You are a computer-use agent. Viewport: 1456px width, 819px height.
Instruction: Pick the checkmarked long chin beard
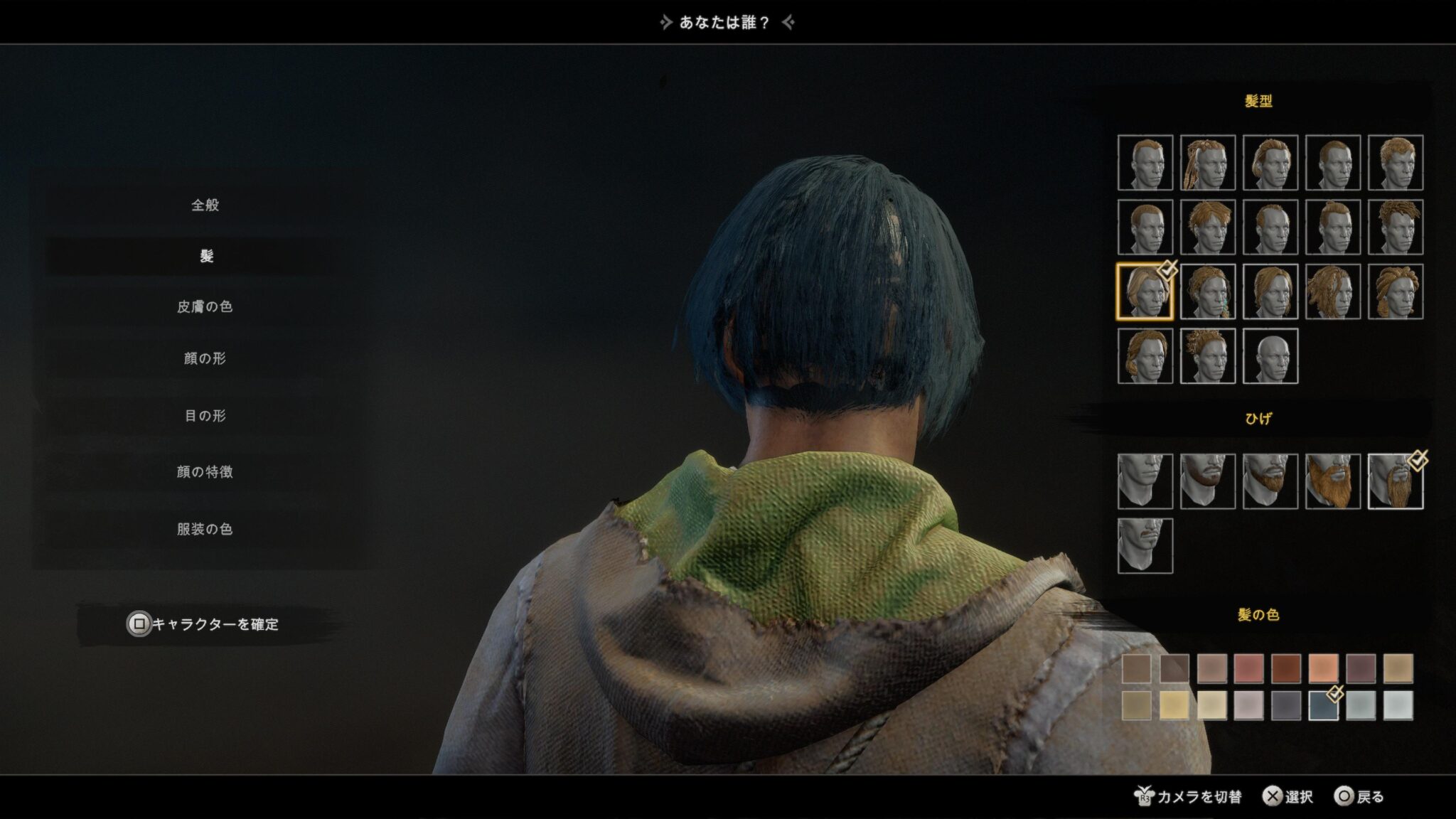click(x=1395, y=481)
